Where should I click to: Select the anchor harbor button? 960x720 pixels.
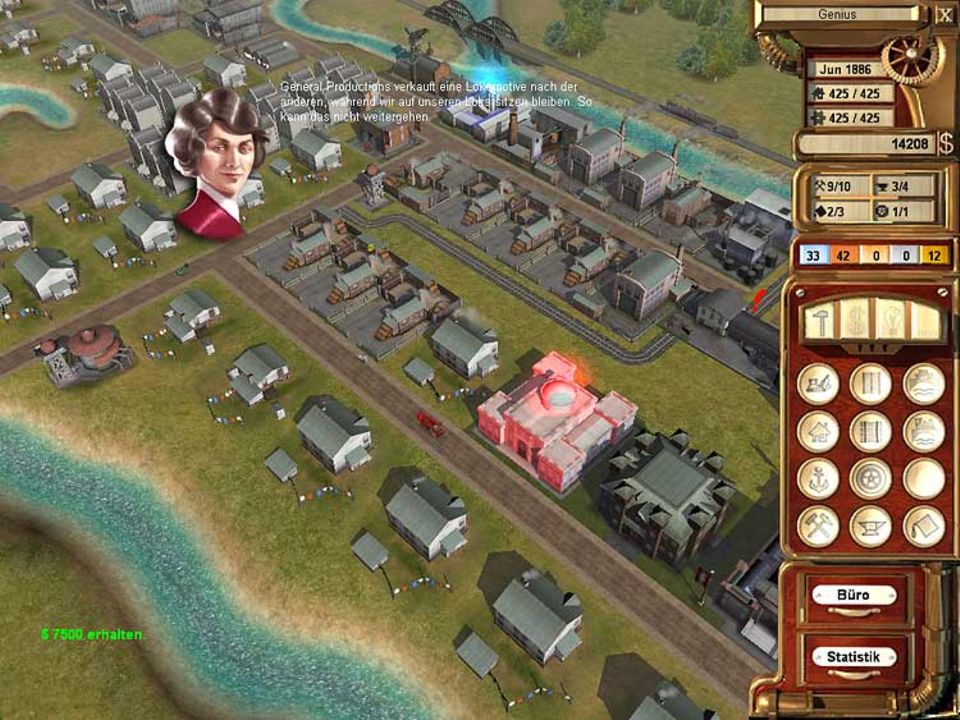point(819,478)
